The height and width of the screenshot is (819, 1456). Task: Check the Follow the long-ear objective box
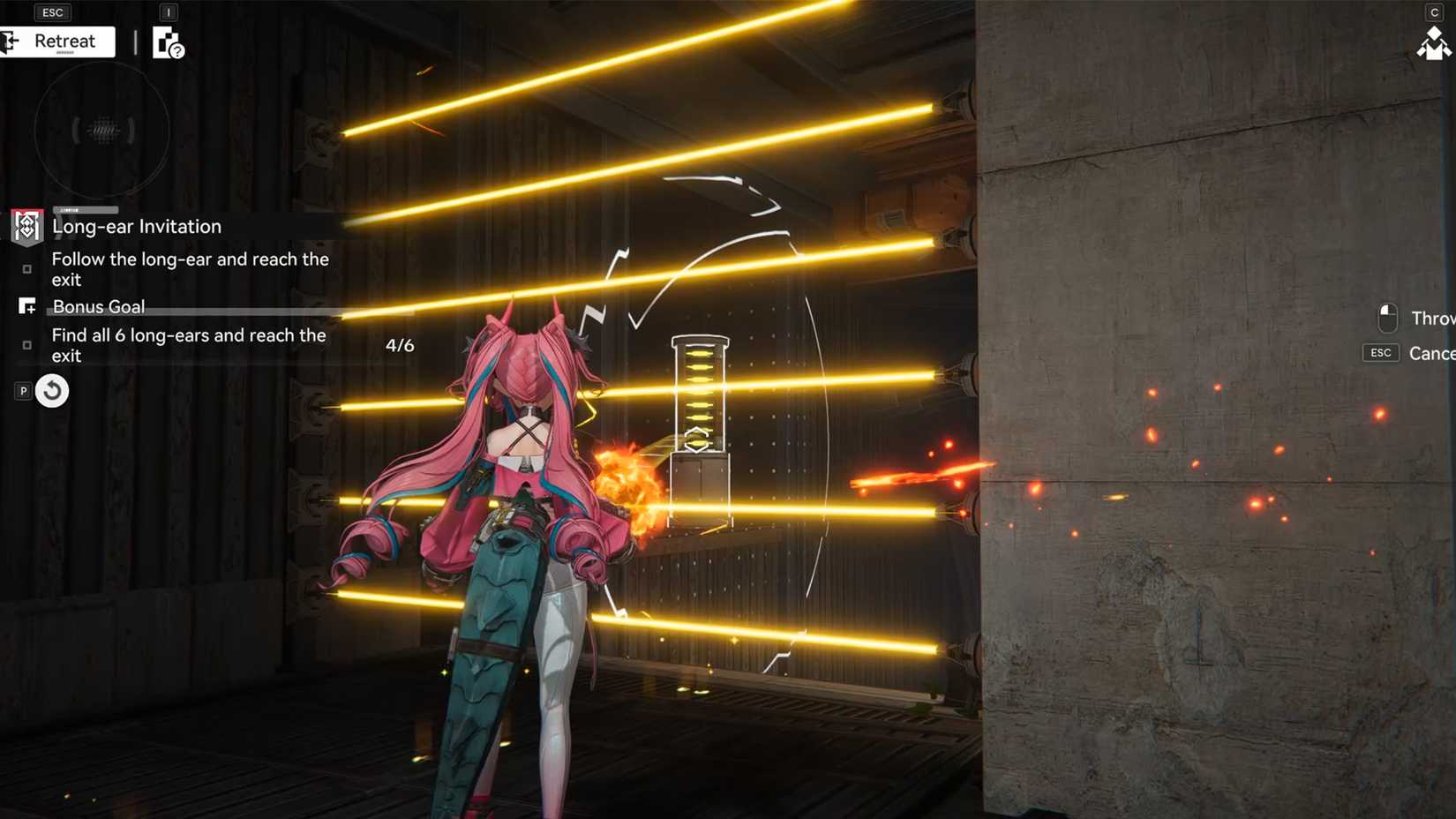point(27,269)
